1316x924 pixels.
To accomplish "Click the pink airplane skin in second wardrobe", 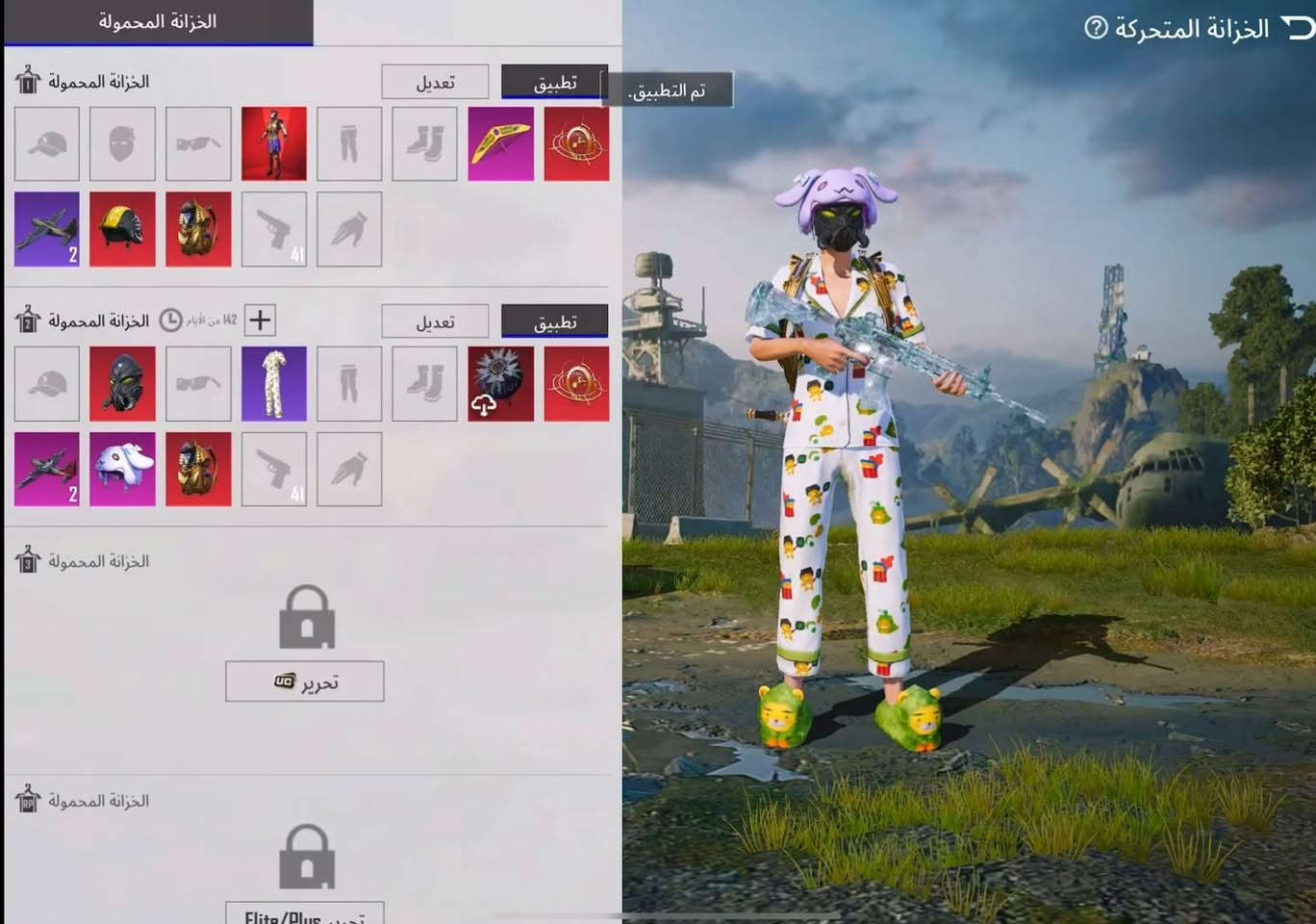I will tap(46, 468).
